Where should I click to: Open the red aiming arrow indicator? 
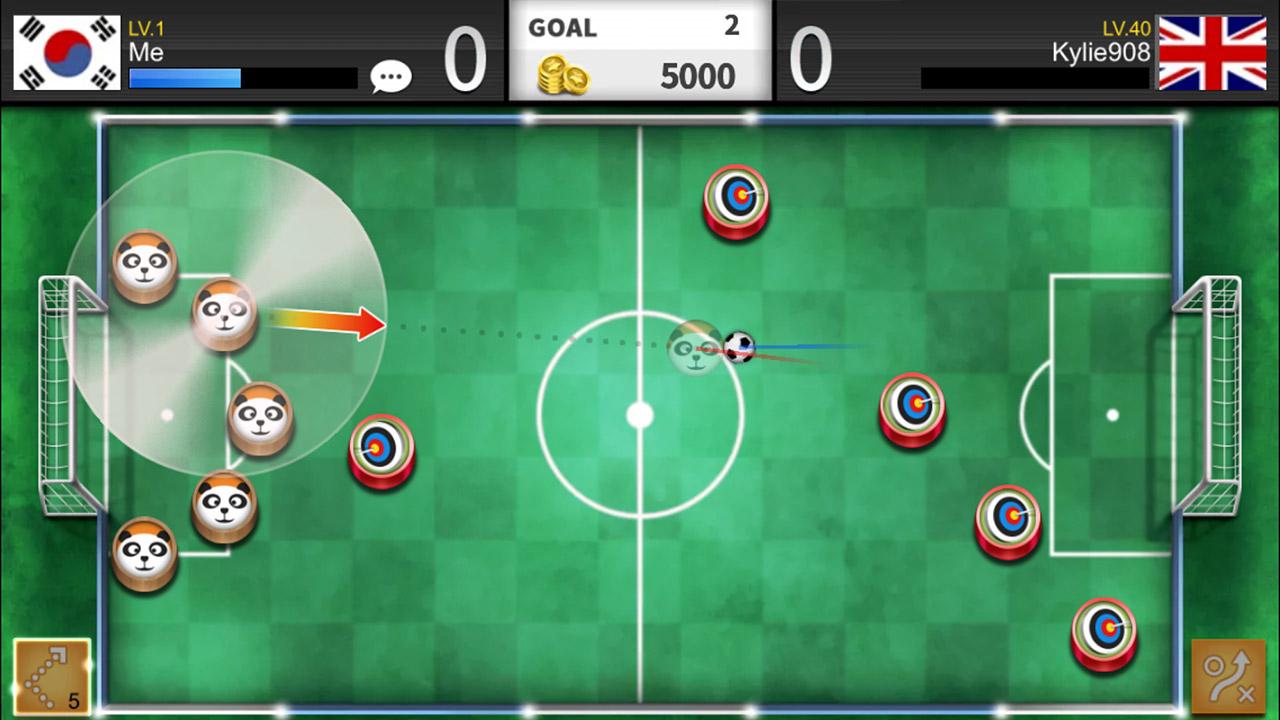point(330,324)
